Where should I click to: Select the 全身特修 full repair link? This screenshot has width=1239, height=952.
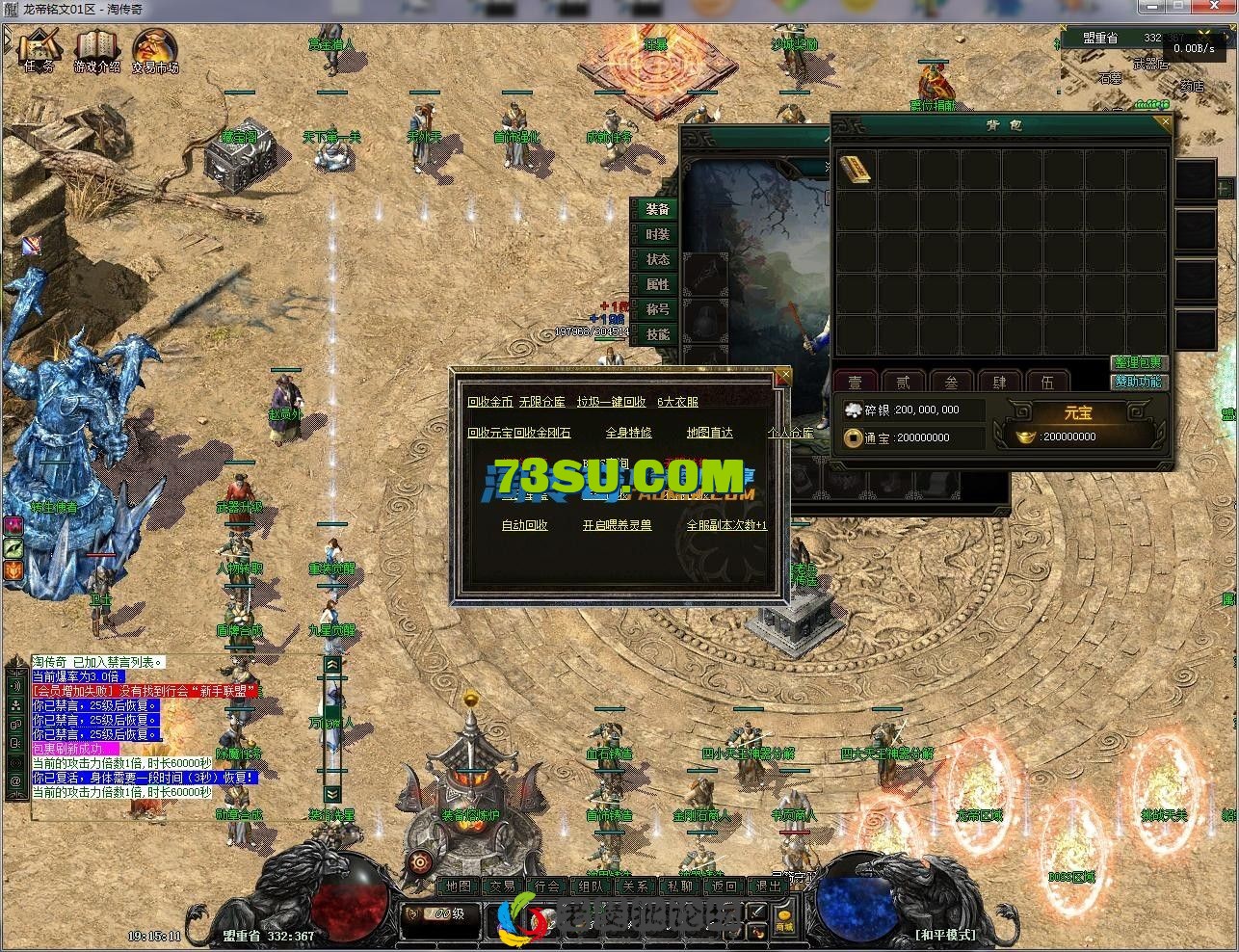pos(628,433)
